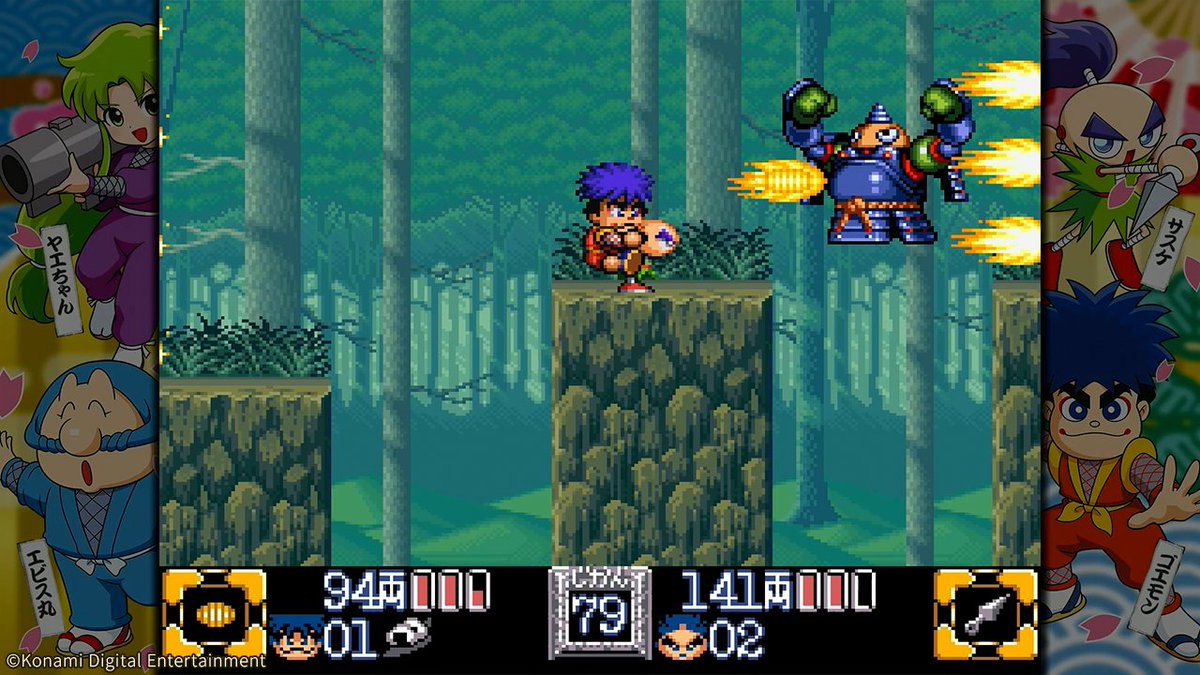Click player two's face portrait icon

[x=679, y=638]
